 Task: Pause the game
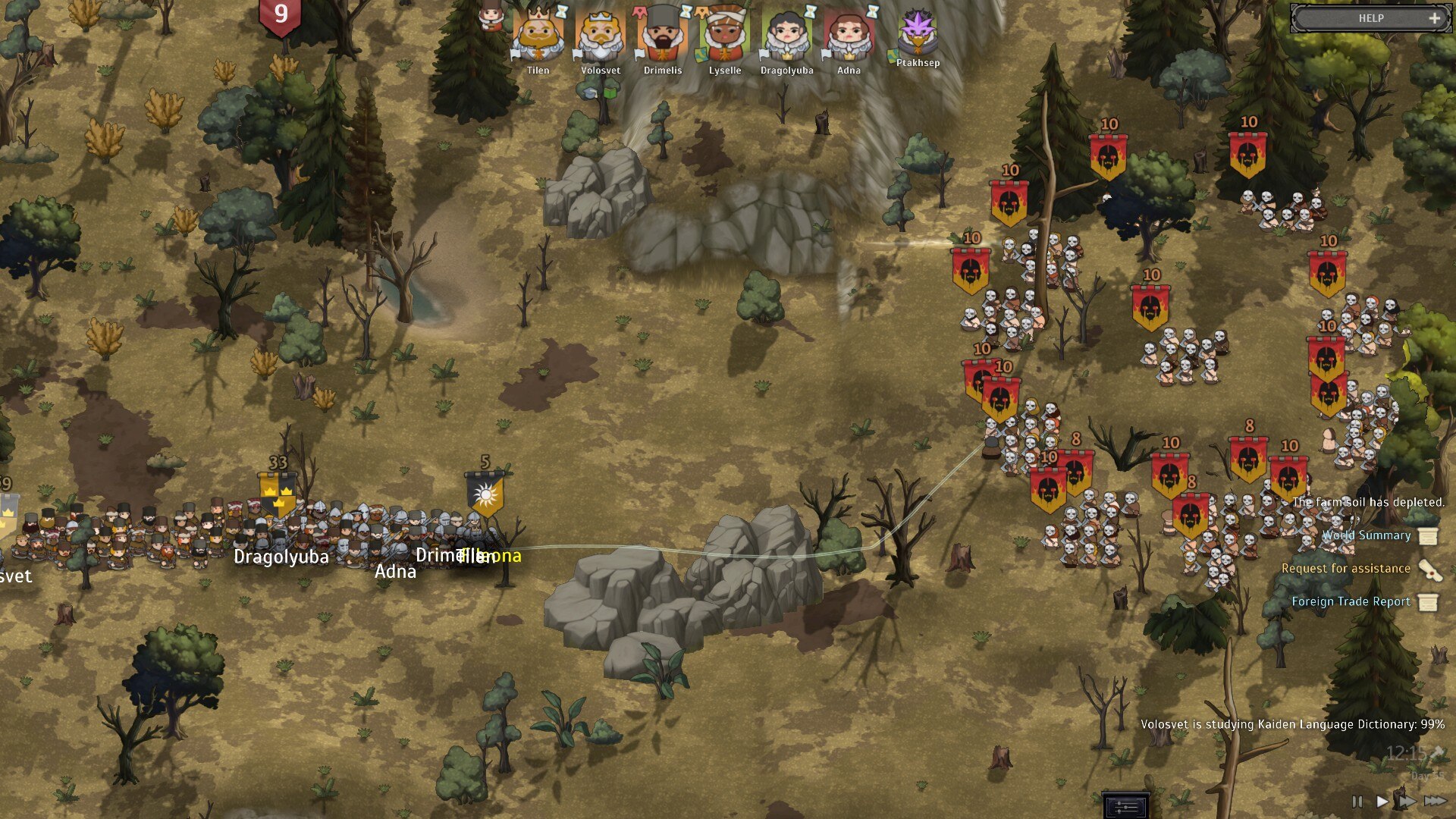point(1357,801)
